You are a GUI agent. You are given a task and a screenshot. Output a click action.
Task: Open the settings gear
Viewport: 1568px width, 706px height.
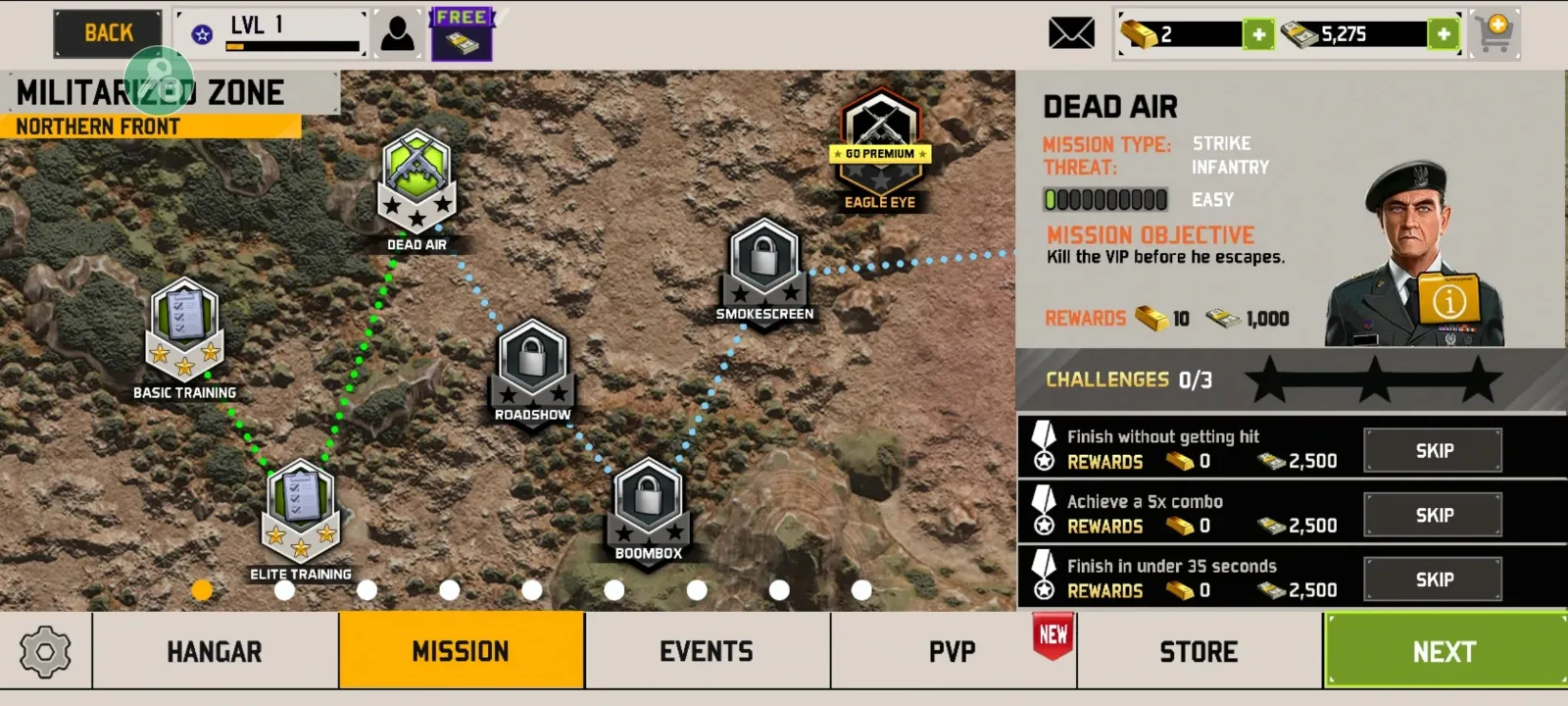click(45, 651)
